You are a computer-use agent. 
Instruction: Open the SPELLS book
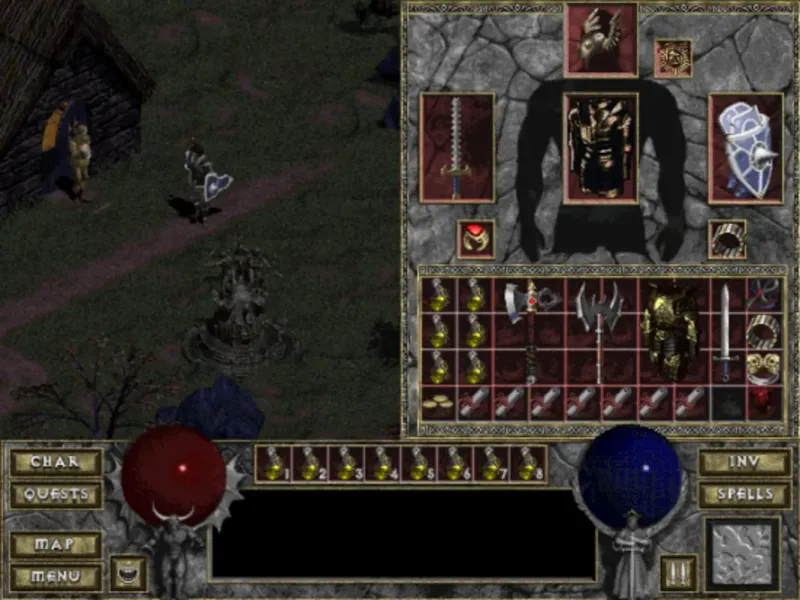743,494
